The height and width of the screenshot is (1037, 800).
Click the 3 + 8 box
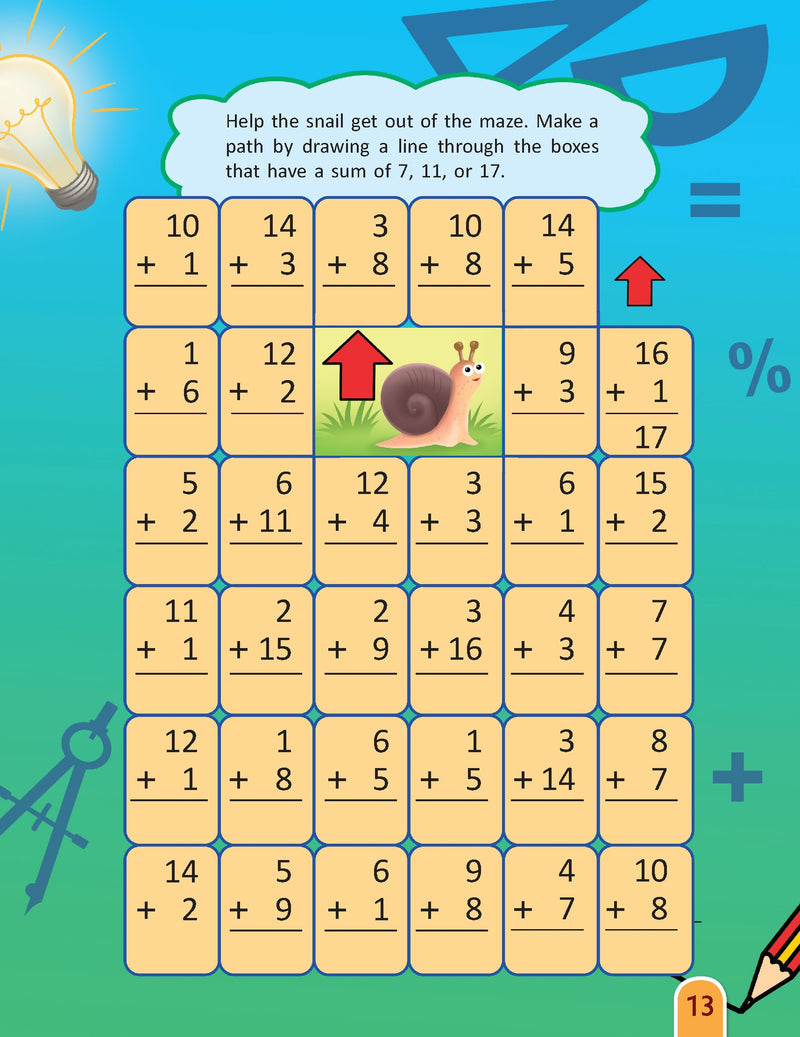(361, 261)
